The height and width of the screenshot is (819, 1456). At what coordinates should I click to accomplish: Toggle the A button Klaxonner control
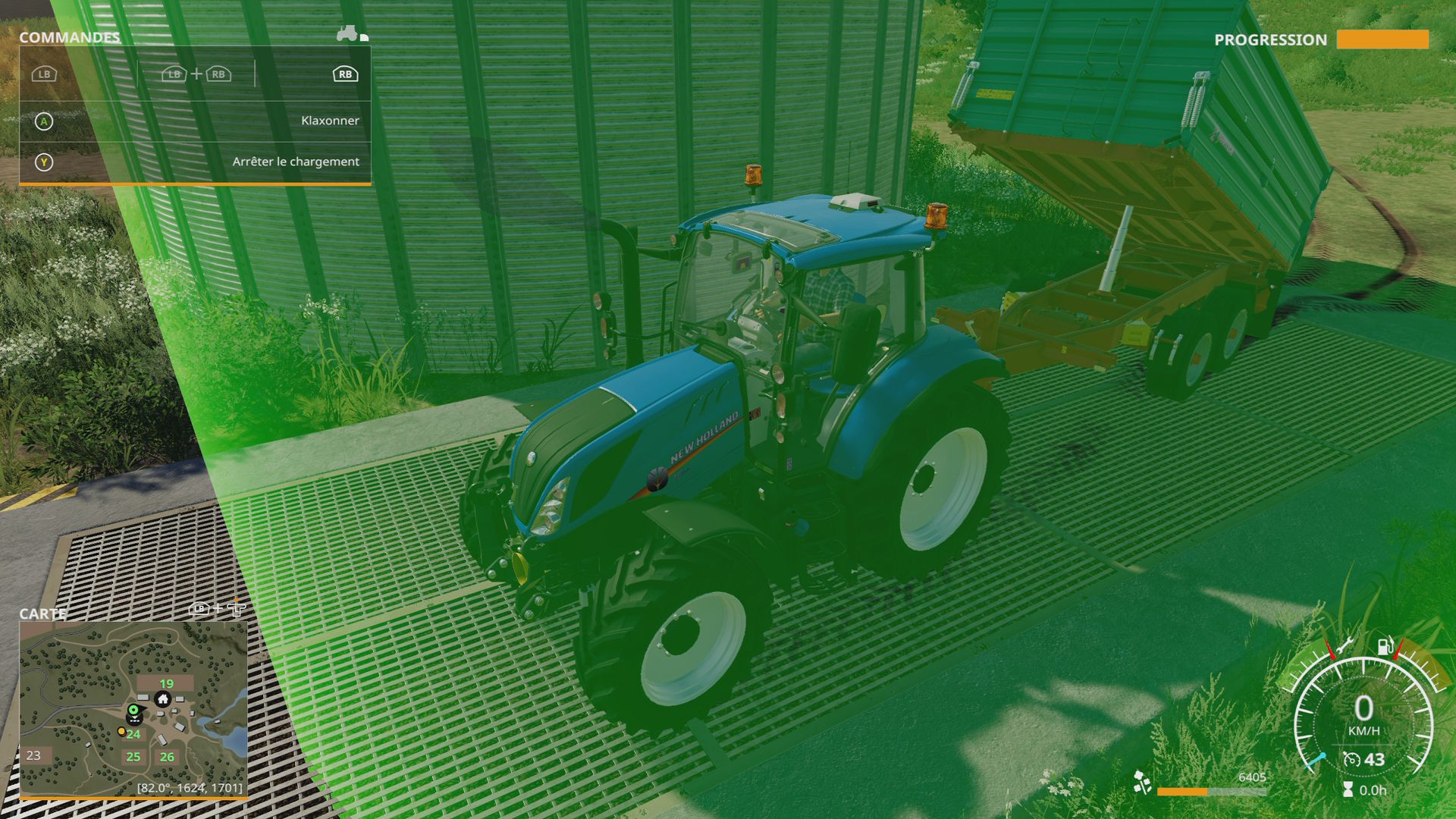tap(45, 120)
